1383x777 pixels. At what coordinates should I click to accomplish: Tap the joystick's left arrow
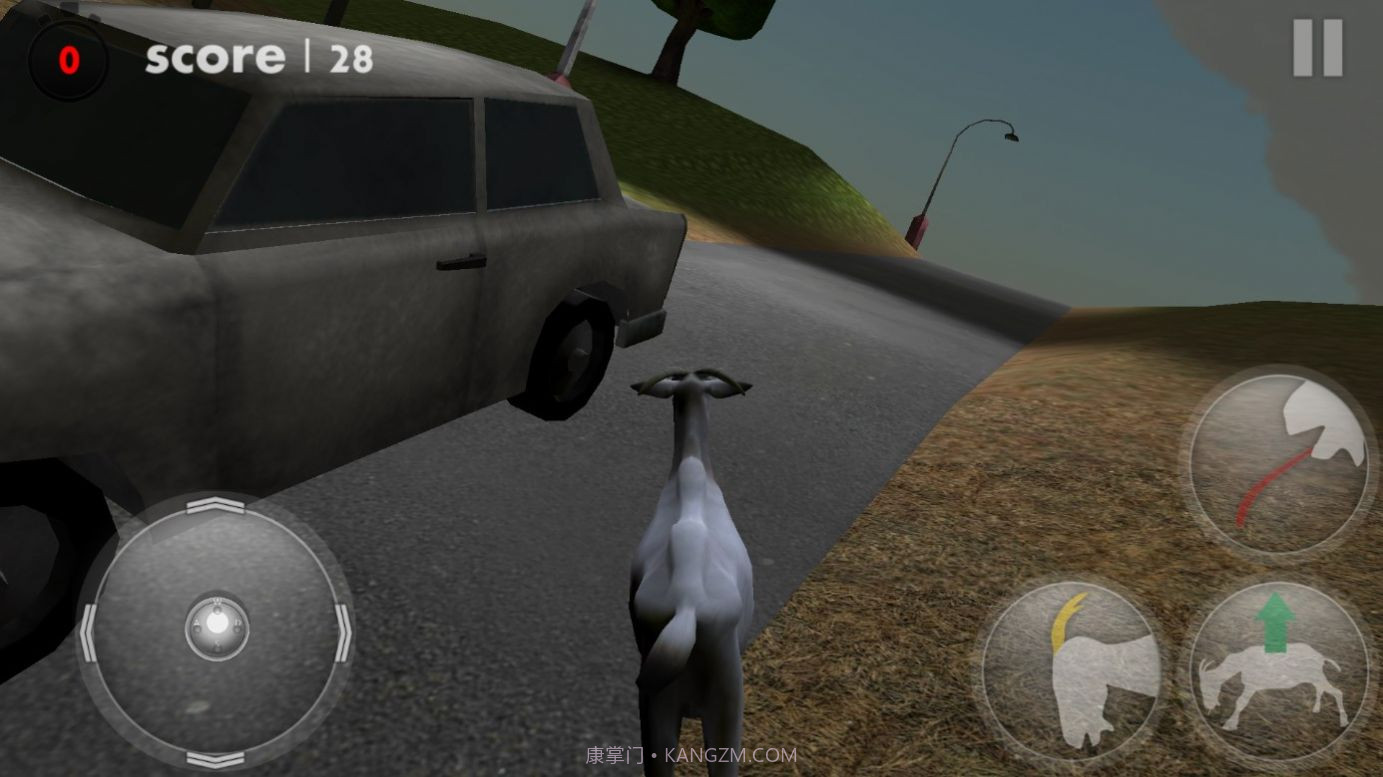tap(89, 633)
